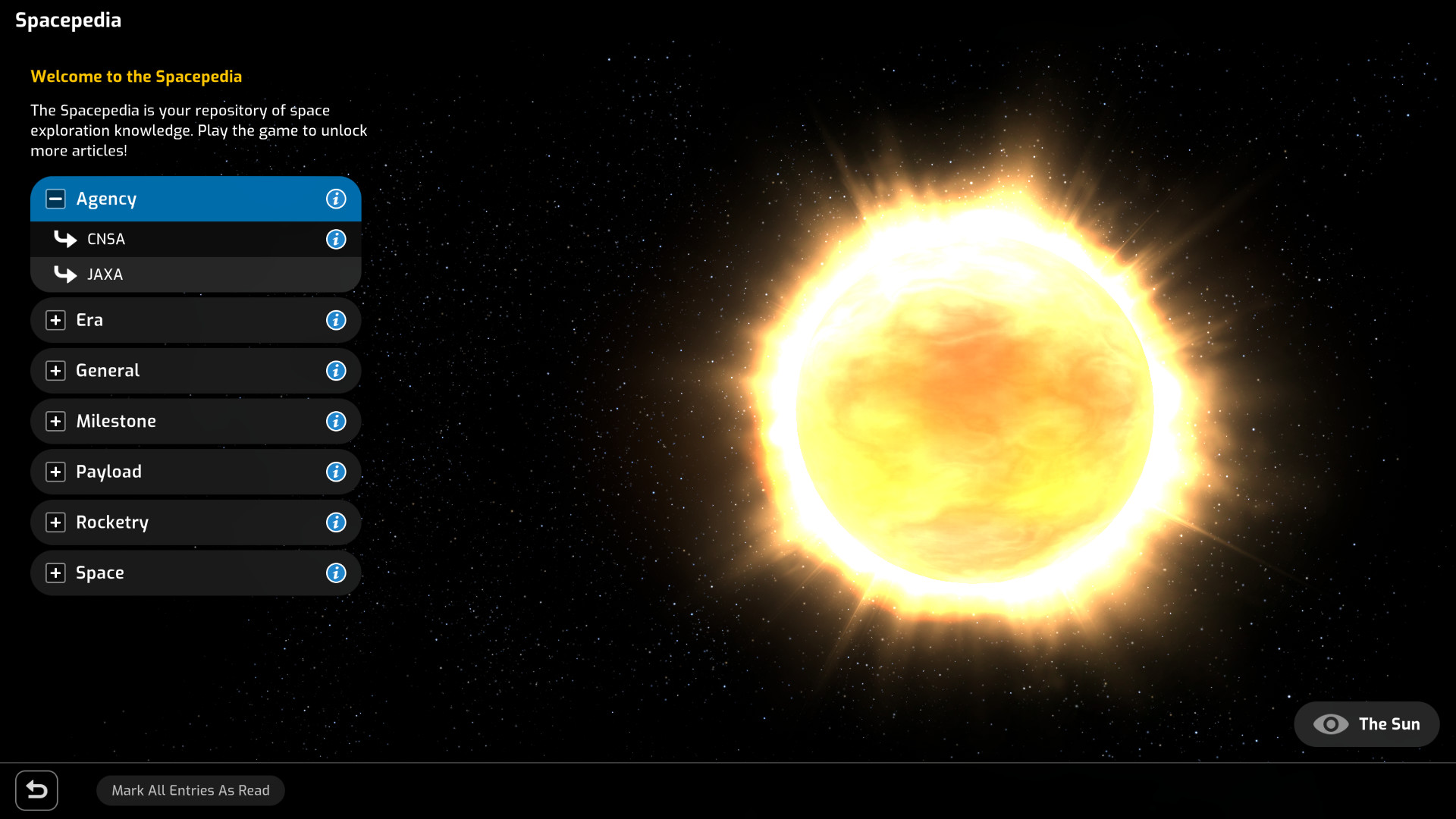Image resolution: width=1456 pixels, height=819 pixels.
Task: Collapse the Agency category
Action: tap(55, 199)
